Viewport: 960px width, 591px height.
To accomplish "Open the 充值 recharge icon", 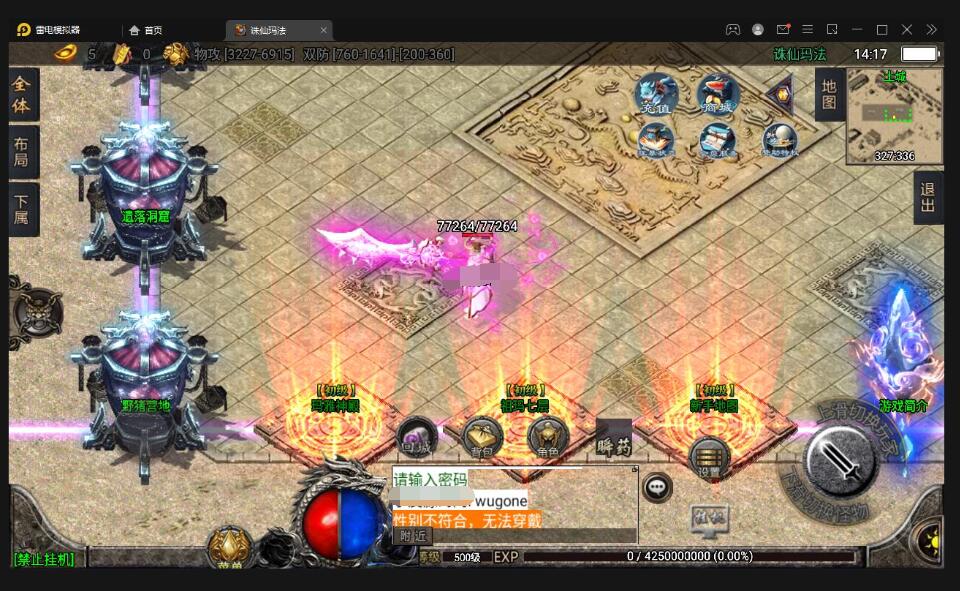I will click(x=656, y=95).
